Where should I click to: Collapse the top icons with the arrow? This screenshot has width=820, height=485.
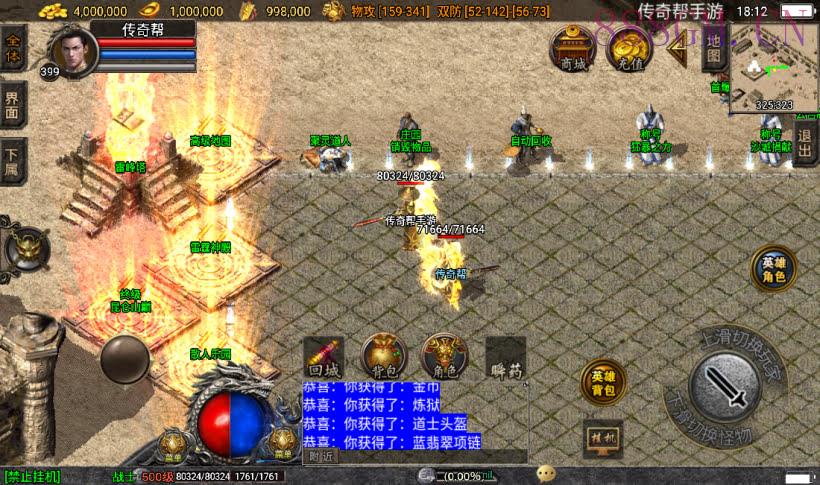point(677,50)
